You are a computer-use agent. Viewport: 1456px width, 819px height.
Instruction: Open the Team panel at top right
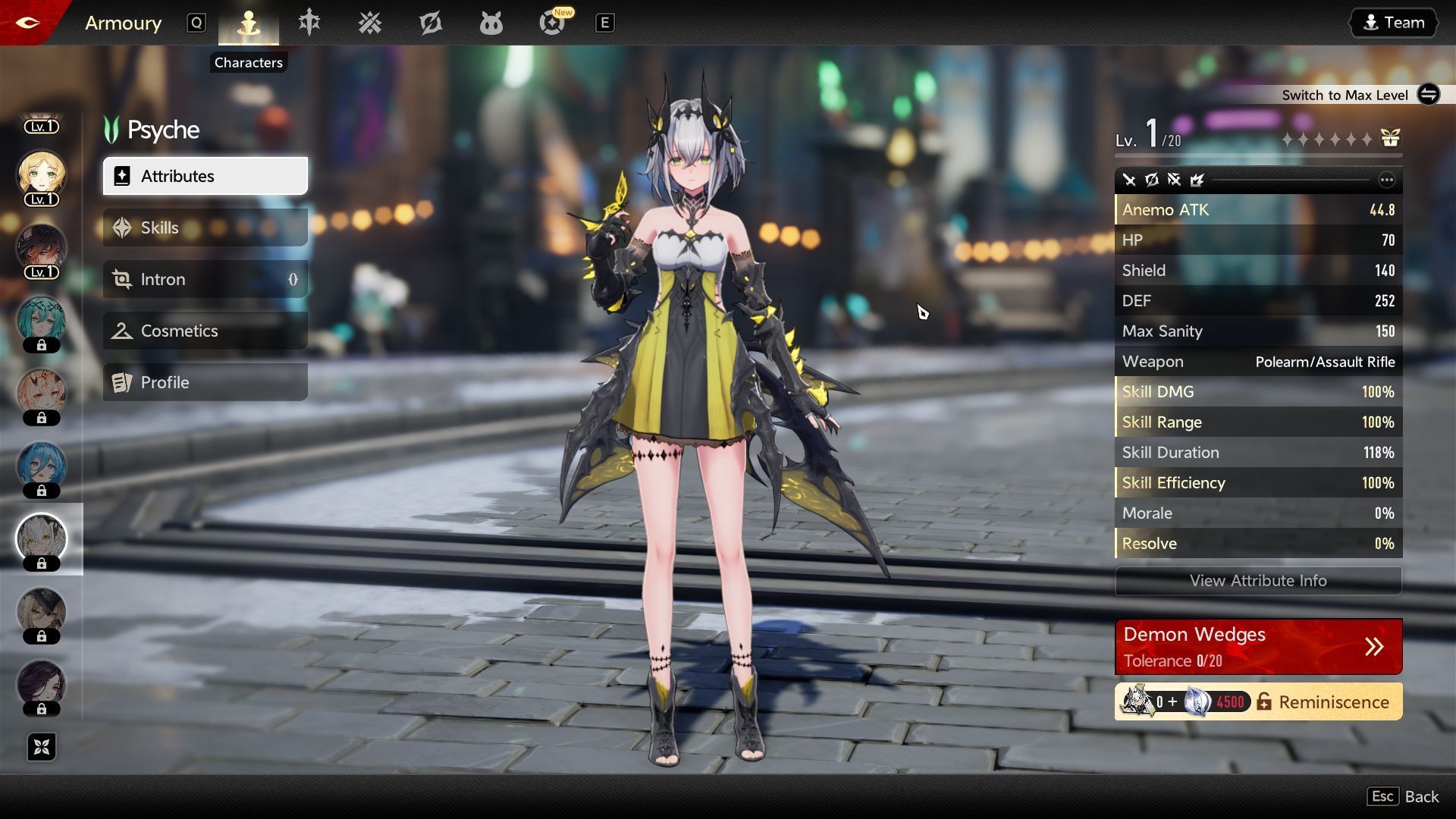coord(1393,22)
